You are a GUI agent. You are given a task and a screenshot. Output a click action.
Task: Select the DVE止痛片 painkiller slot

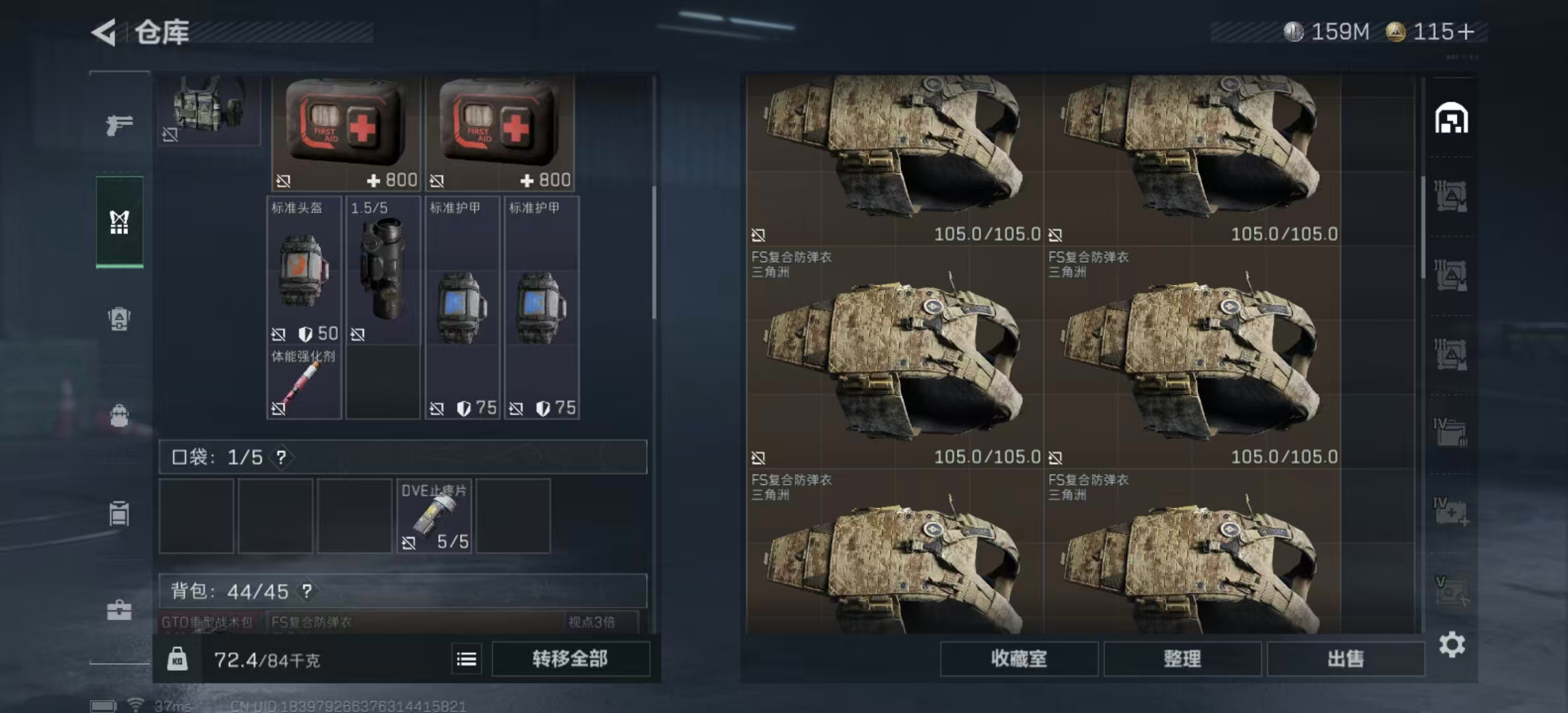[x=434, y=516]
